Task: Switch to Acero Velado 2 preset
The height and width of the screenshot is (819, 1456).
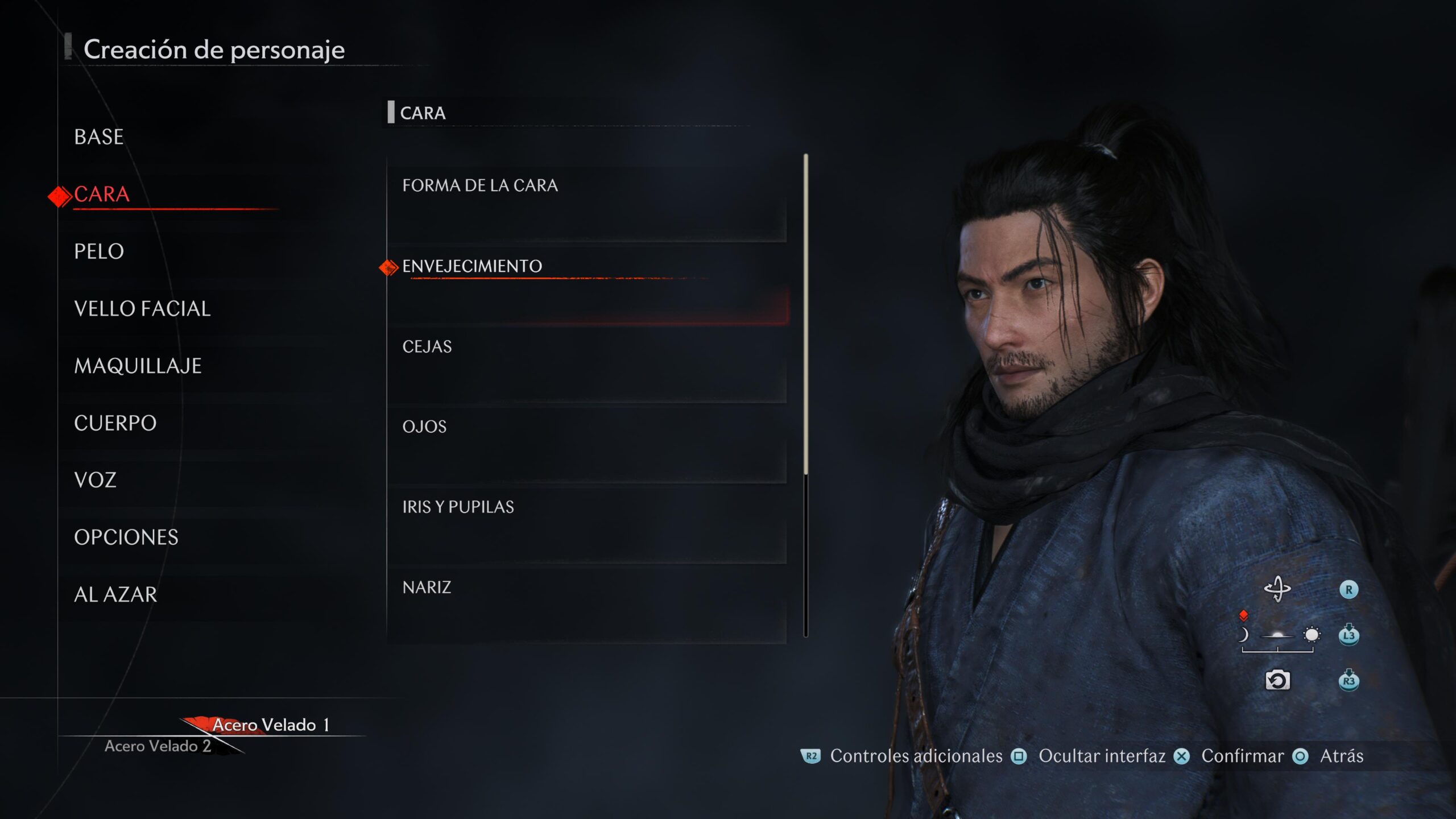Action: [158, 746]
